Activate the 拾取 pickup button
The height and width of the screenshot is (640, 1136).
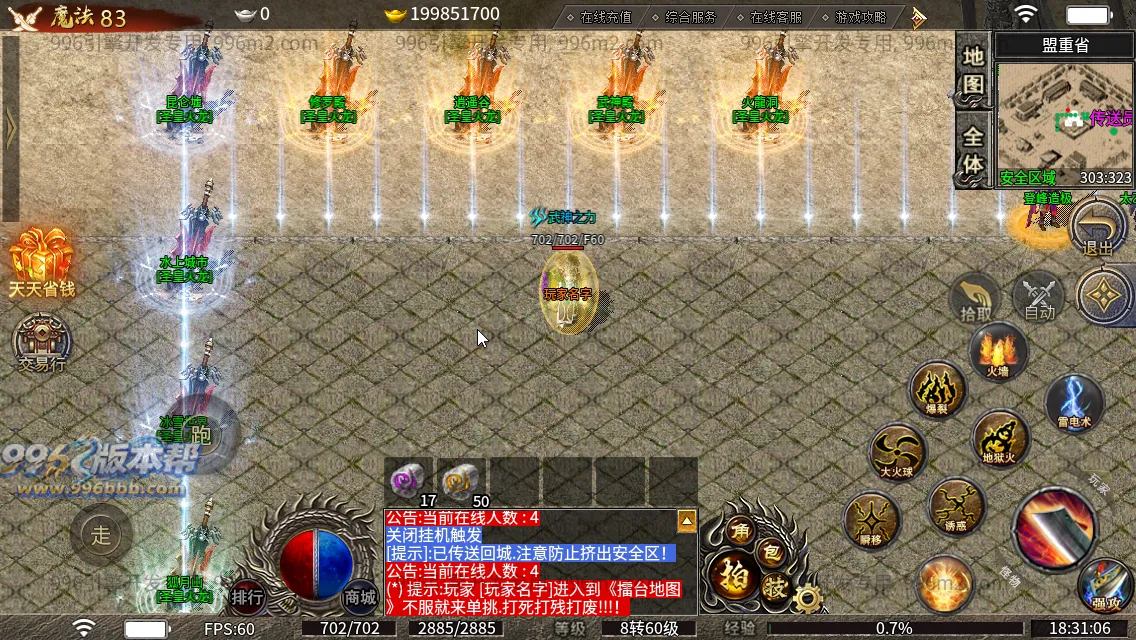976,299
